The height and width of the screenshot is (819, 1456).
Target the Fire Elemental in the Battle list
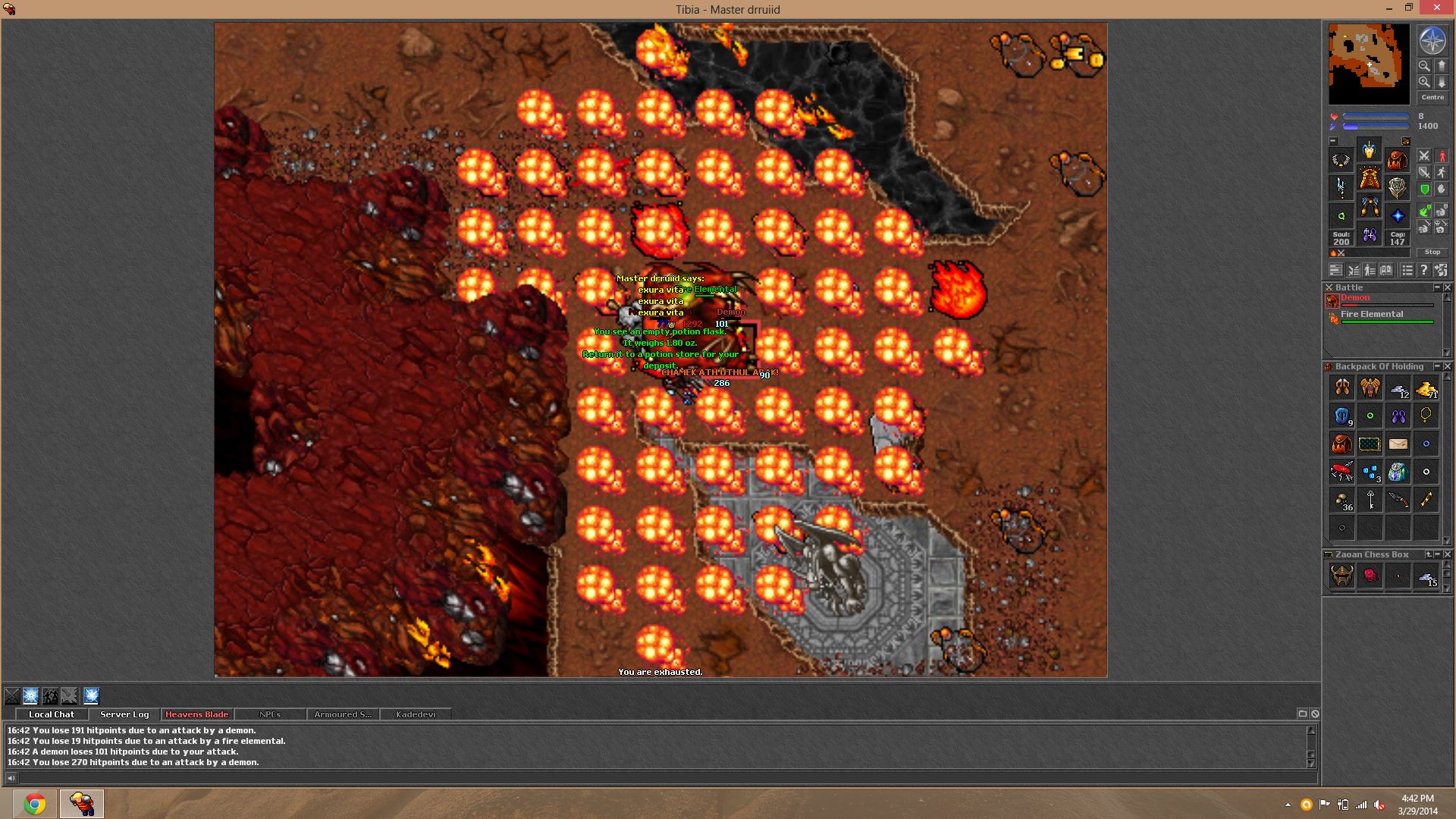(1371, 315)
